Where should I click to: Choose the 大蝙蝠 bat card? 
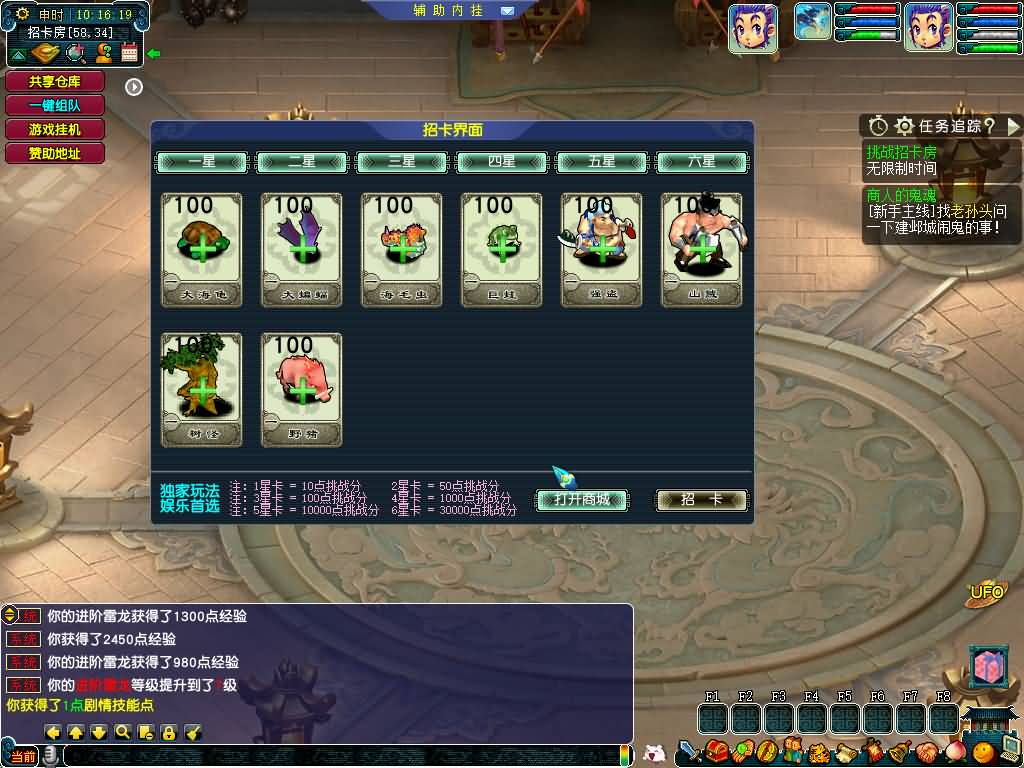[302, 249]
